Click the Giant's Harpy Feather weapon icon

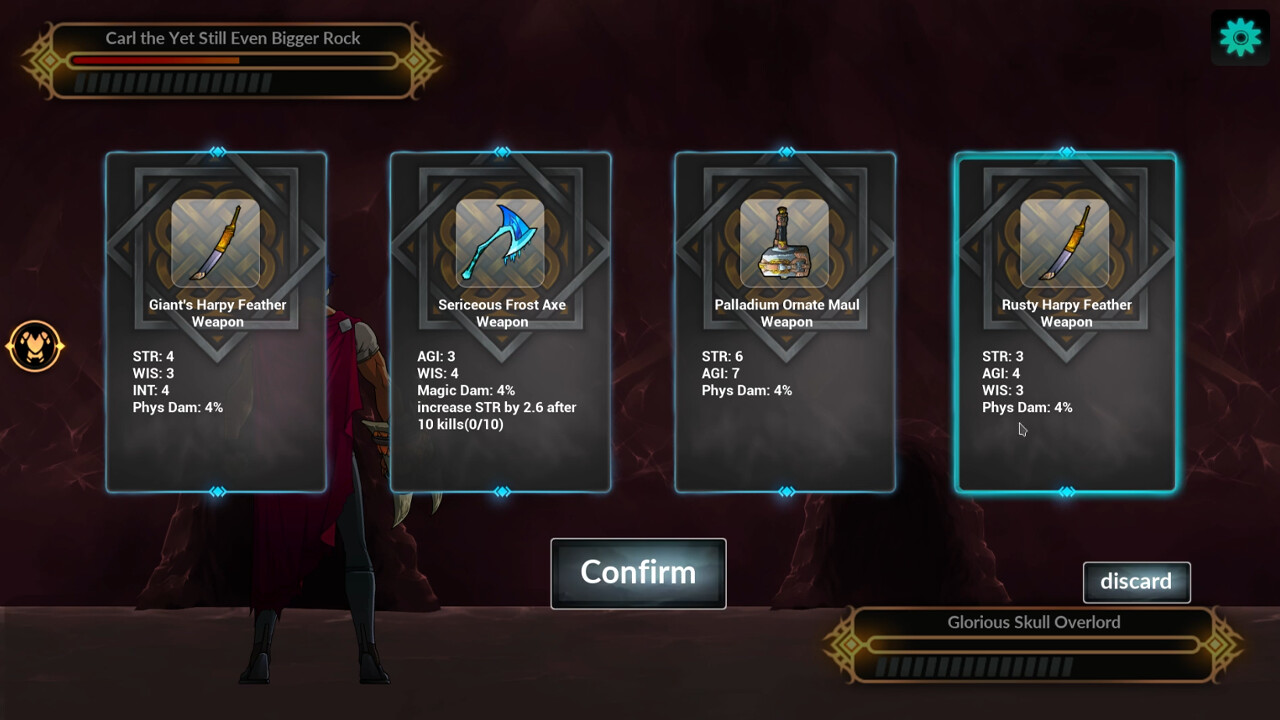[216, 242]
